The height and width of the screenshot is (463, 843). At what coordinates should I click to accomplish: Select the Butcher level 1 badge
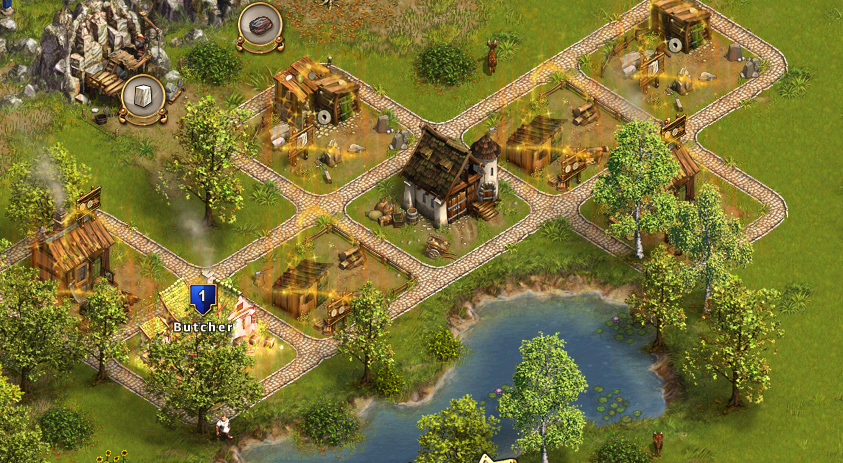pyautogui.click(x=203, y=296)
